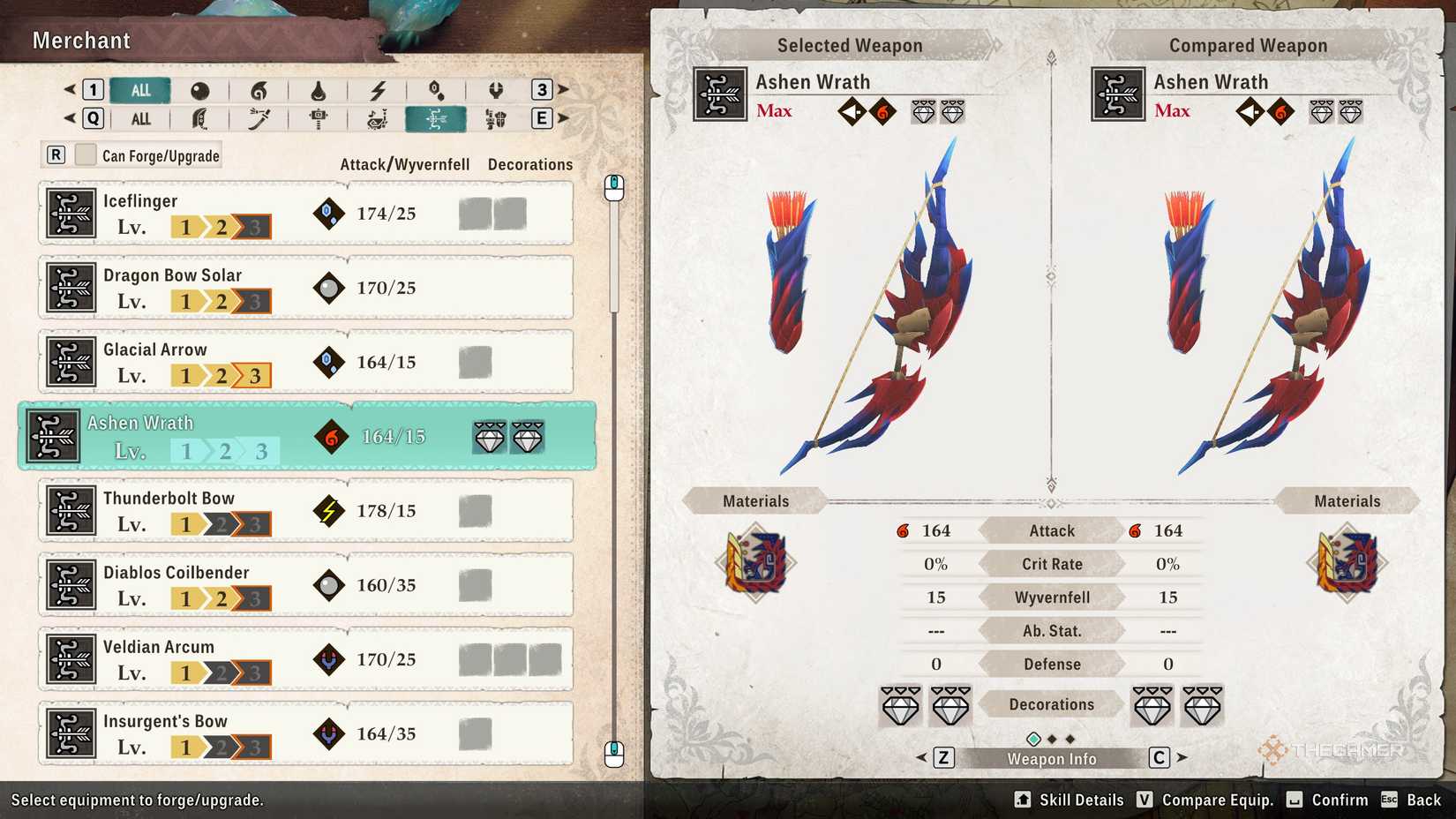This screenshot has height=819, width=1456.
Task: Select the ALL tab on the weapon row
Action: click(140, 119)
